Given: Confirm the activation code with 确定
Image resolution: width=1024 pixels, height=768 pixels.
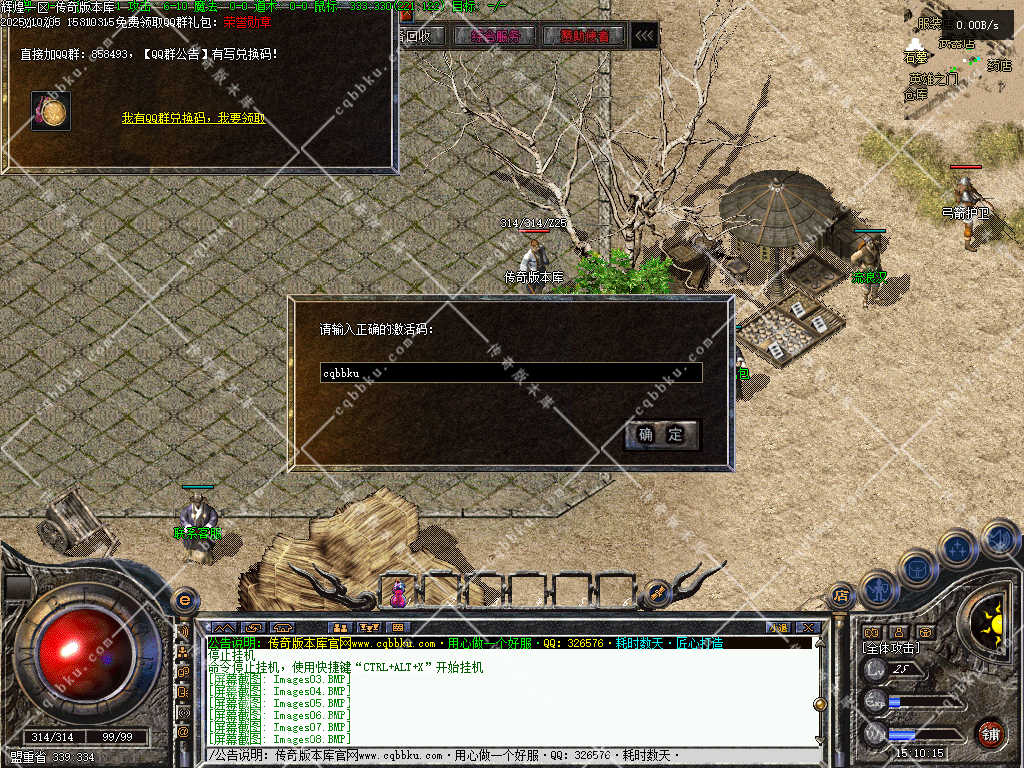Looking at the screenshot, I should (x=661, y=435).
